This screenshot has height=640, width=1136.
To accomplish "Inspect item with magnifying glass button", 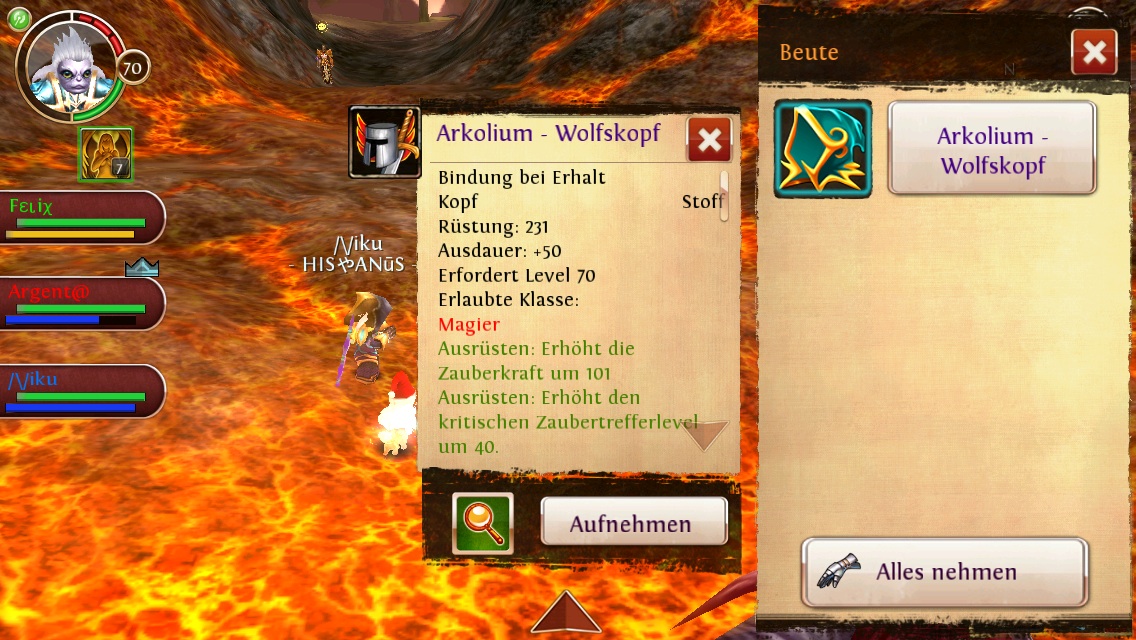I will click(x=482, y=522).
